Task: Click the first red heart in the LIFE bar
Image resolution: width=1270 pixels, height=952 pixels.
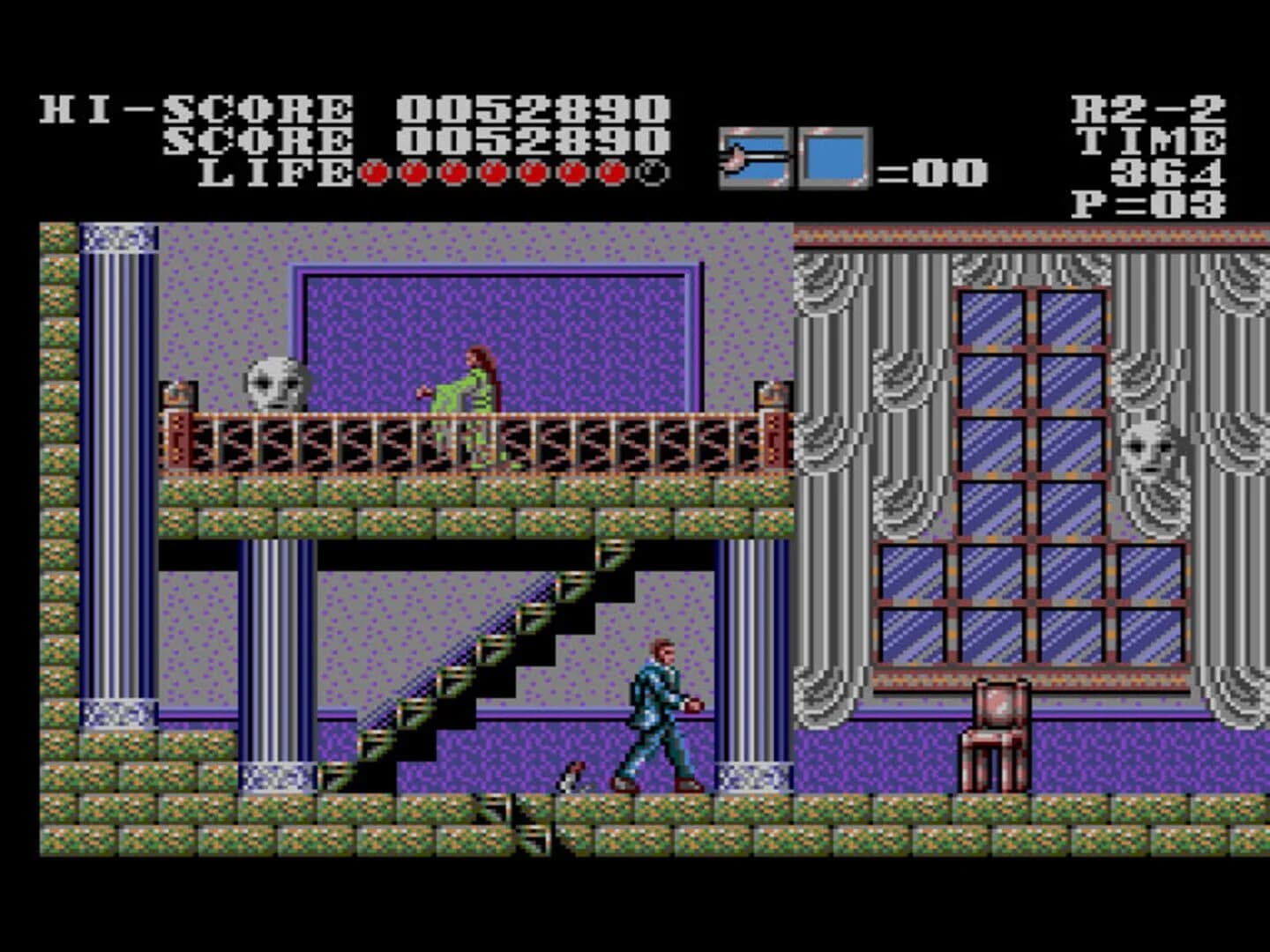Action: pyautogui.click(x=374, y=173)
